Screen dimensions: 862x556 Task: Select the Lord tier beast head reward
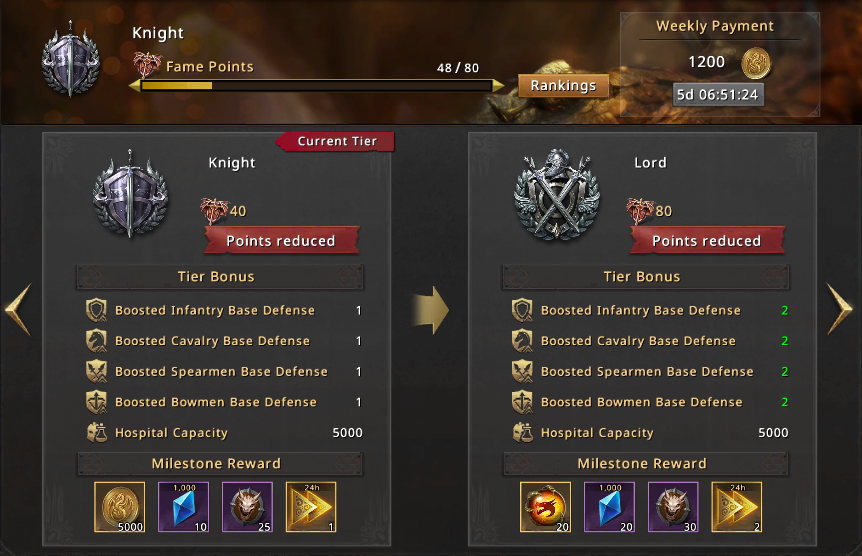673,507
